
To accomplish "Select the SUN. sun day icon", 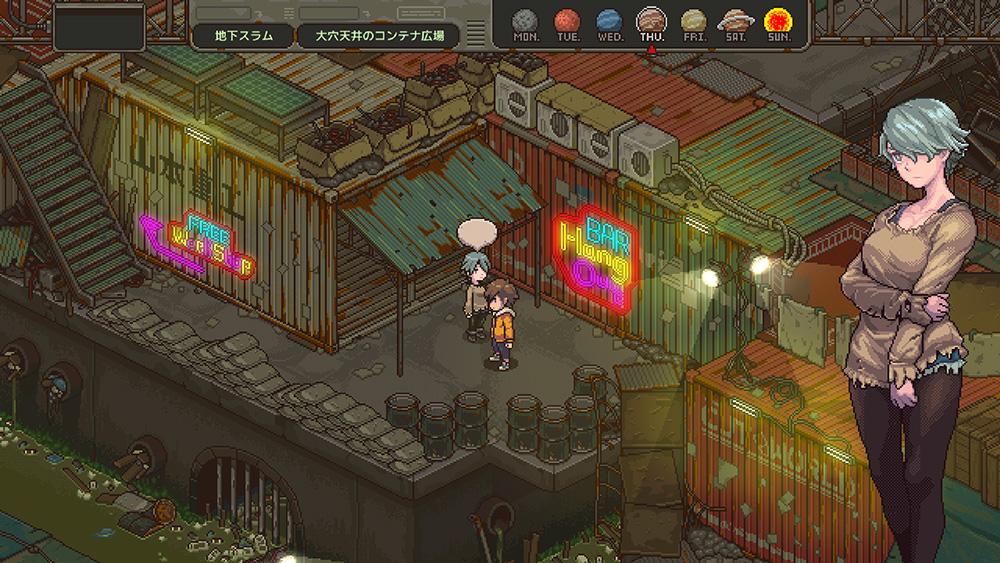I will point(777,20).
